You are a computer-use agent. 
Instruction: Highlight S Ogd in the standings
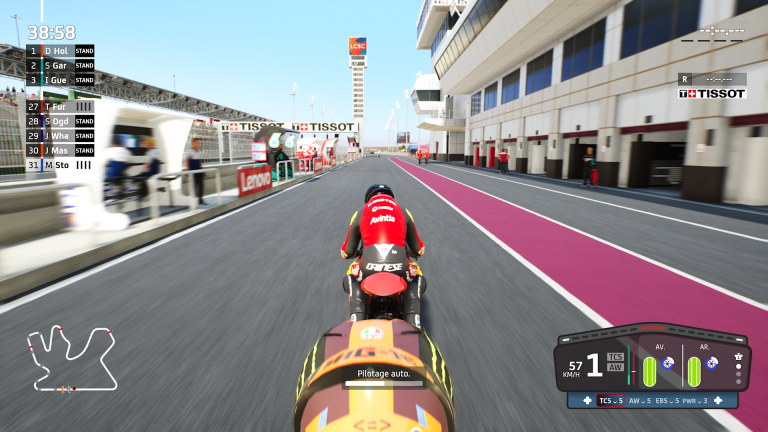(60, 121)
